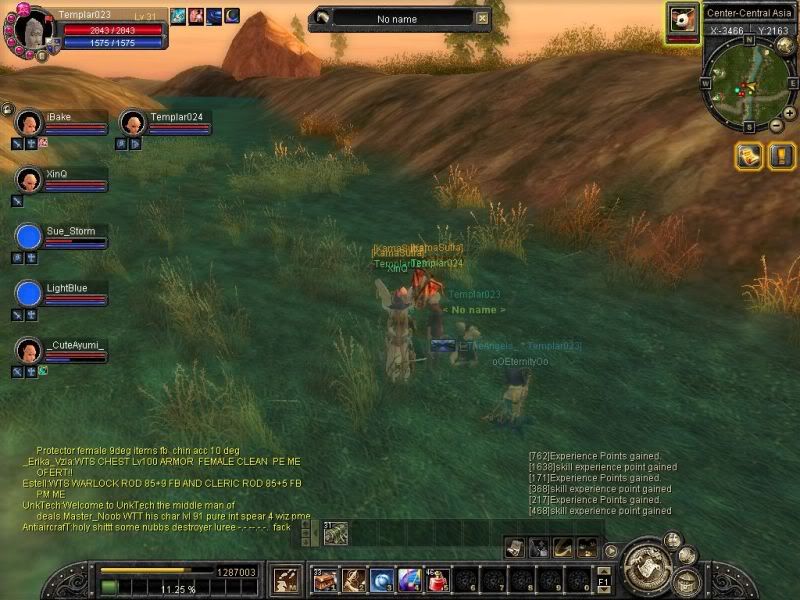
Task: Click the exclamation mark alert button
Action: [779, 155]
